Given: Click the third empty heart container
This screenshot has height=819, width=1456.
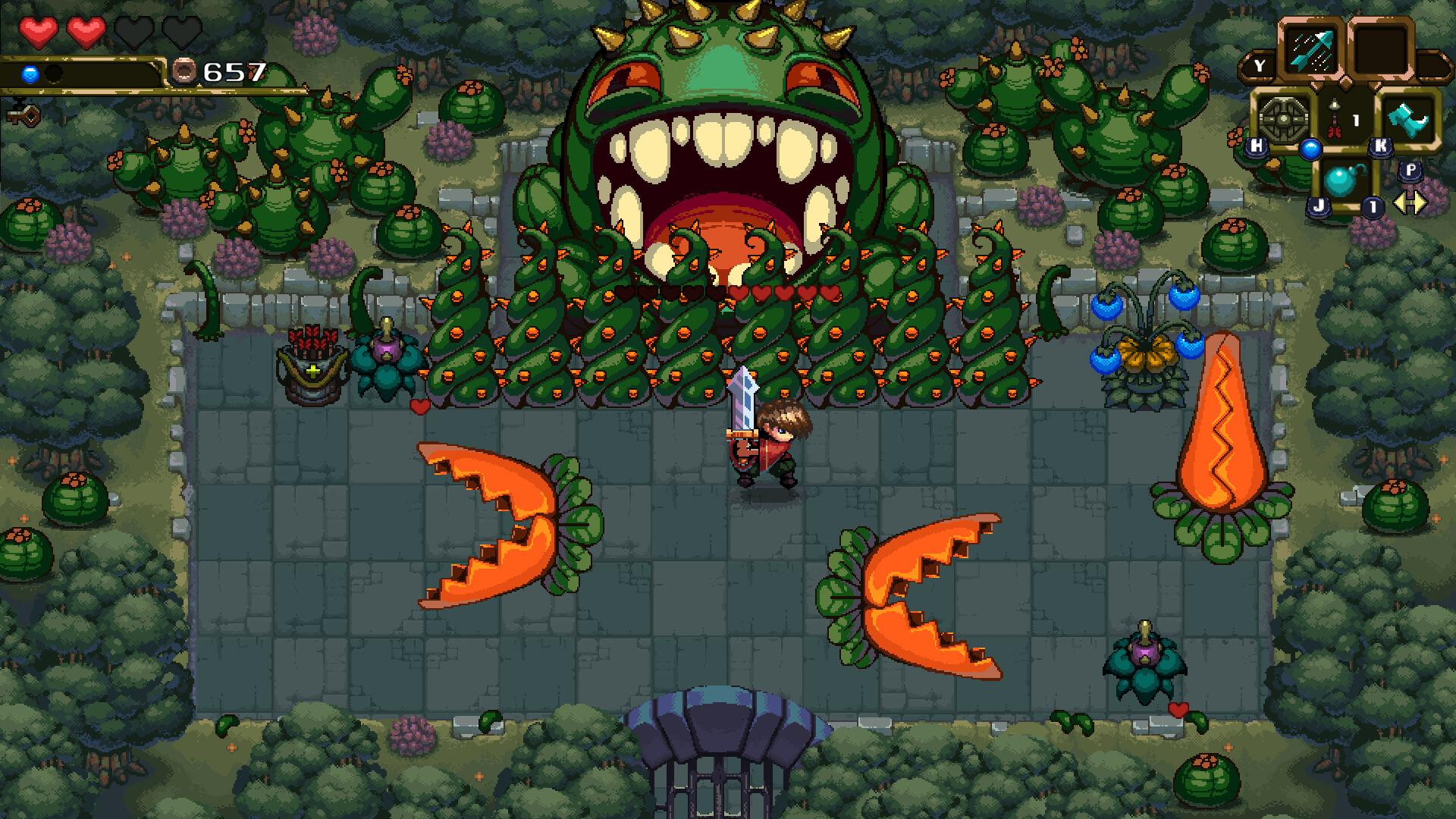Looking at the screenshot, I should pyautogui.click(x=135, y=33).
